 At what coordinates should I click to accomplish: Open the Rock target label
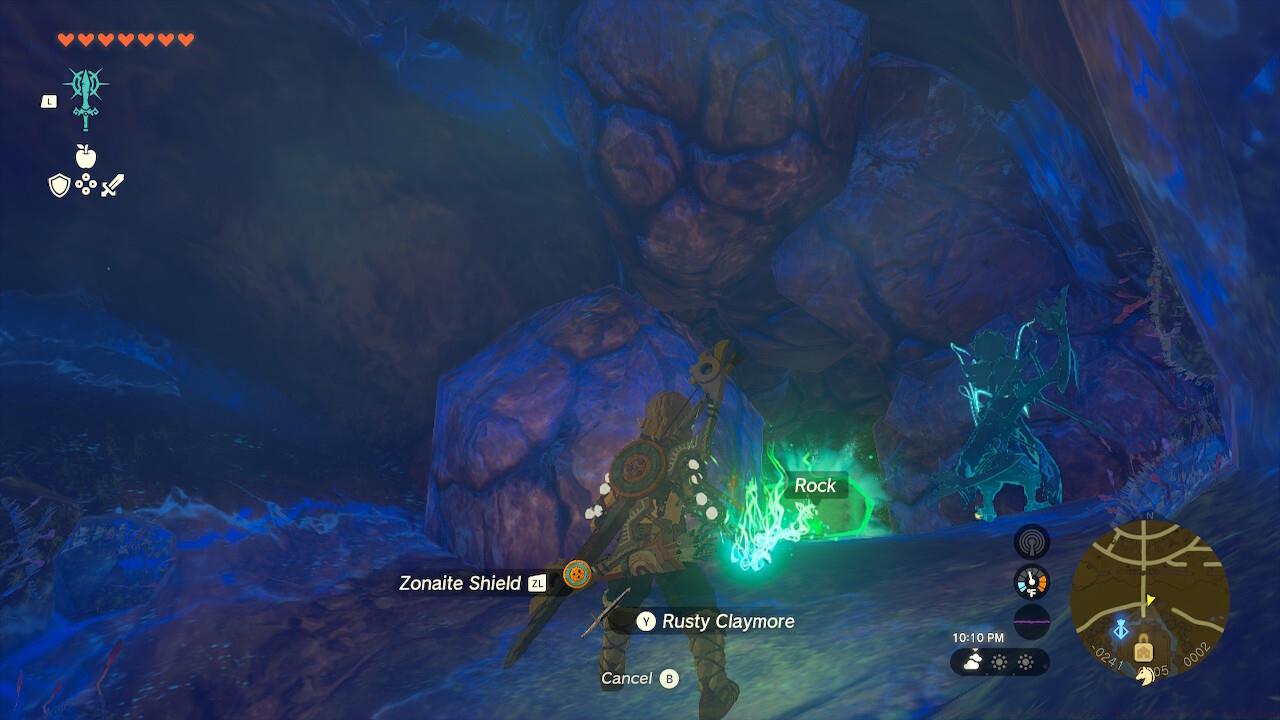click(x=816, y=486)
